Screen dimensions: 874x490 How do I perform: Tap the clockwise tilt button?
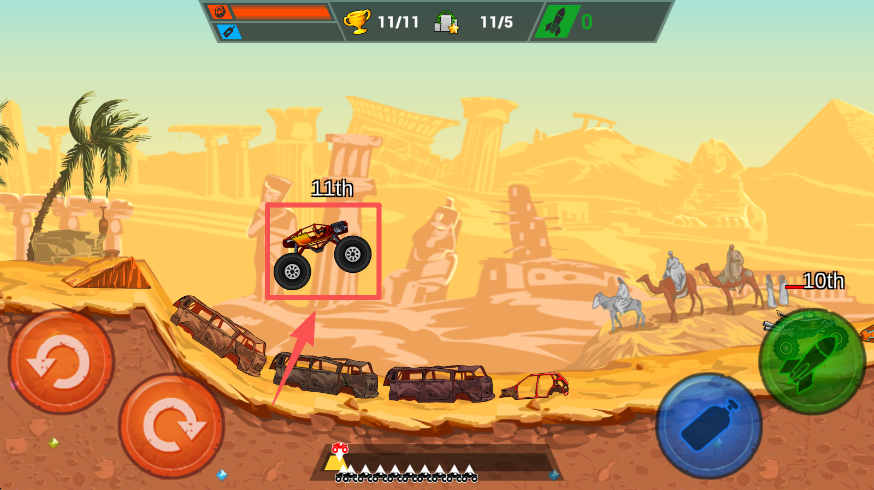click(x=170, y=426)
